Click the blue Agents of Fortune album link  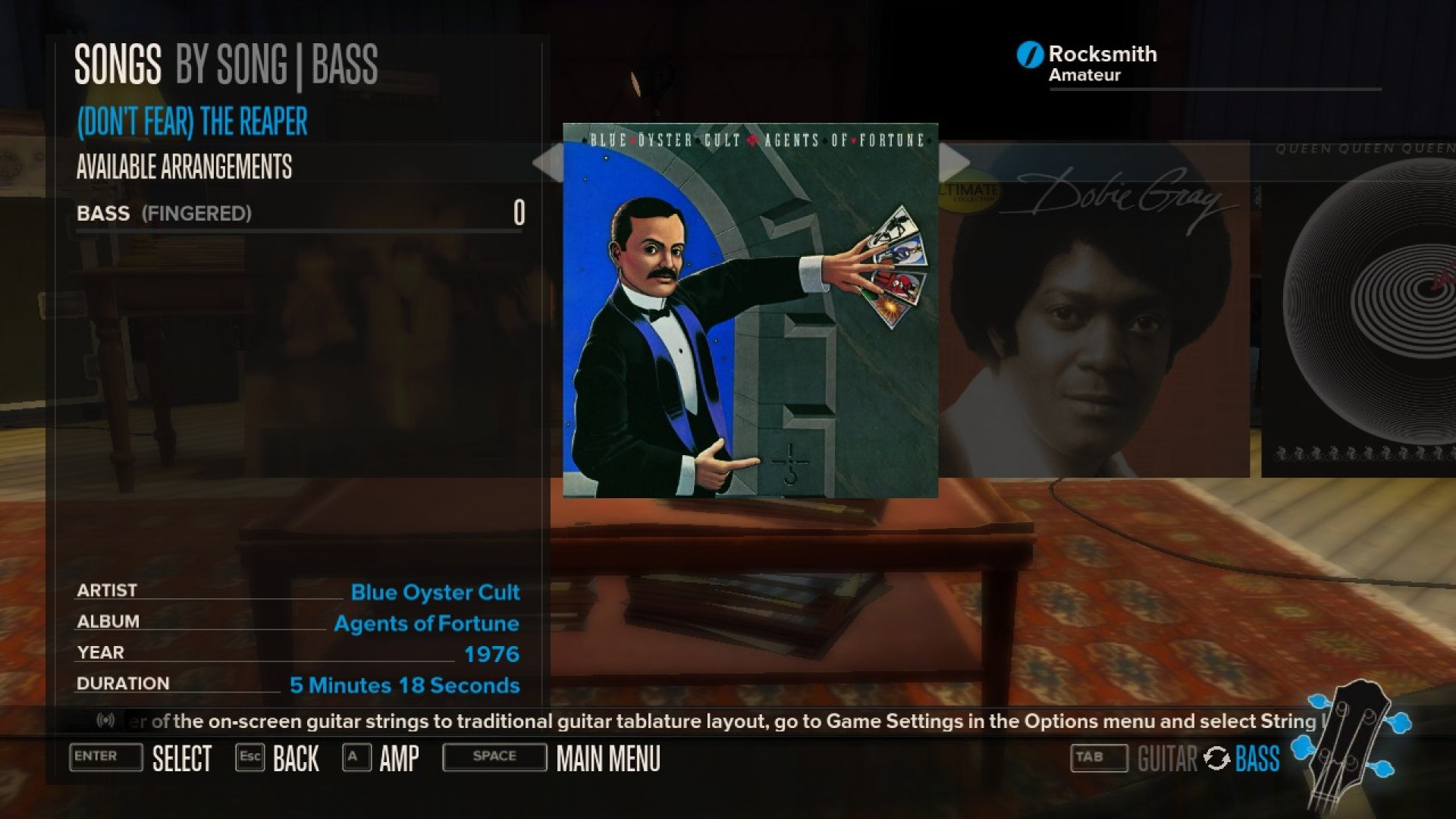click(427, 623)
